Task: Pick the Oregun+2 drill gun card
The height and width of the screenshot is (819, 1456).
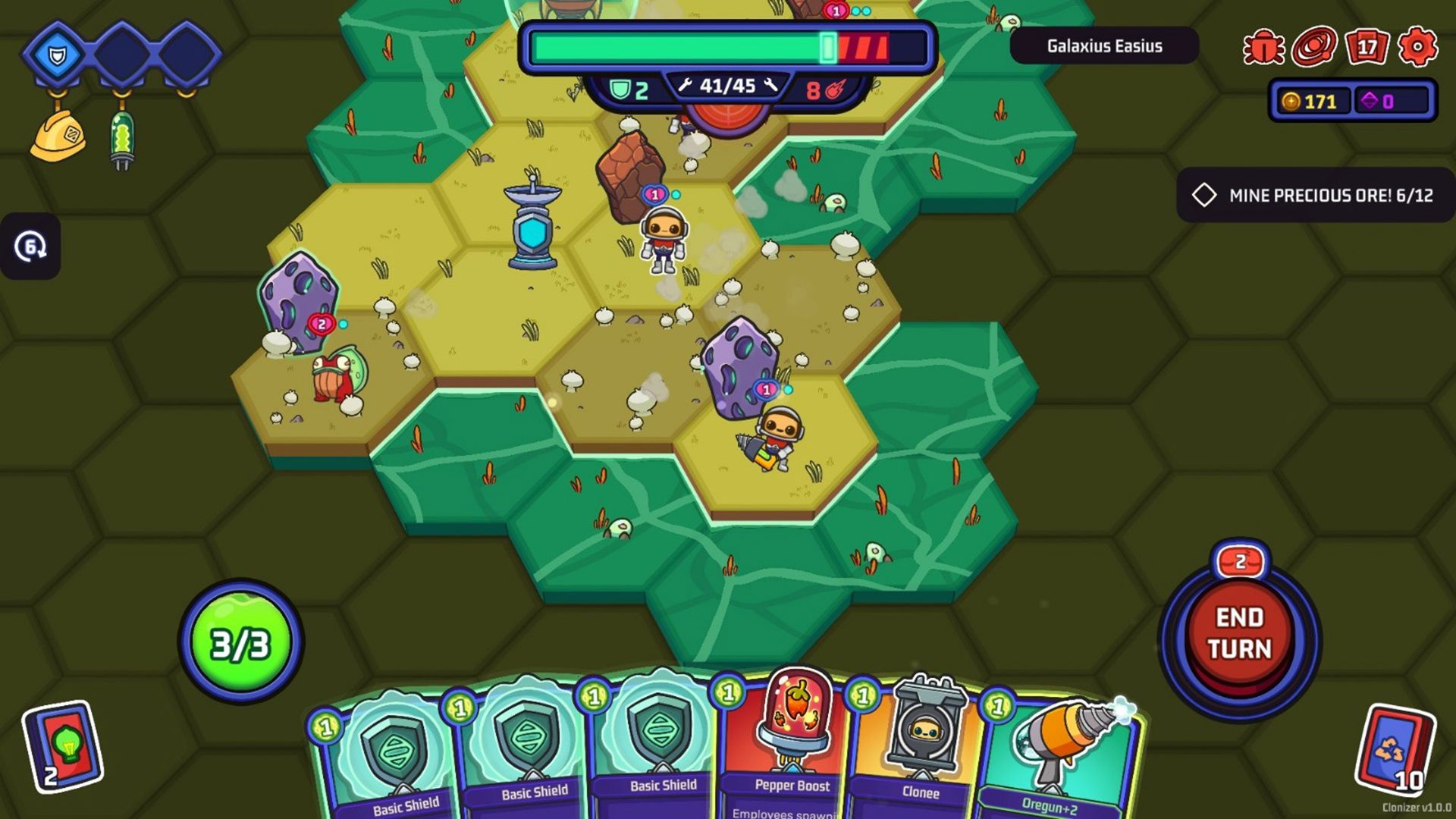Action: (x=1058, y=758)
